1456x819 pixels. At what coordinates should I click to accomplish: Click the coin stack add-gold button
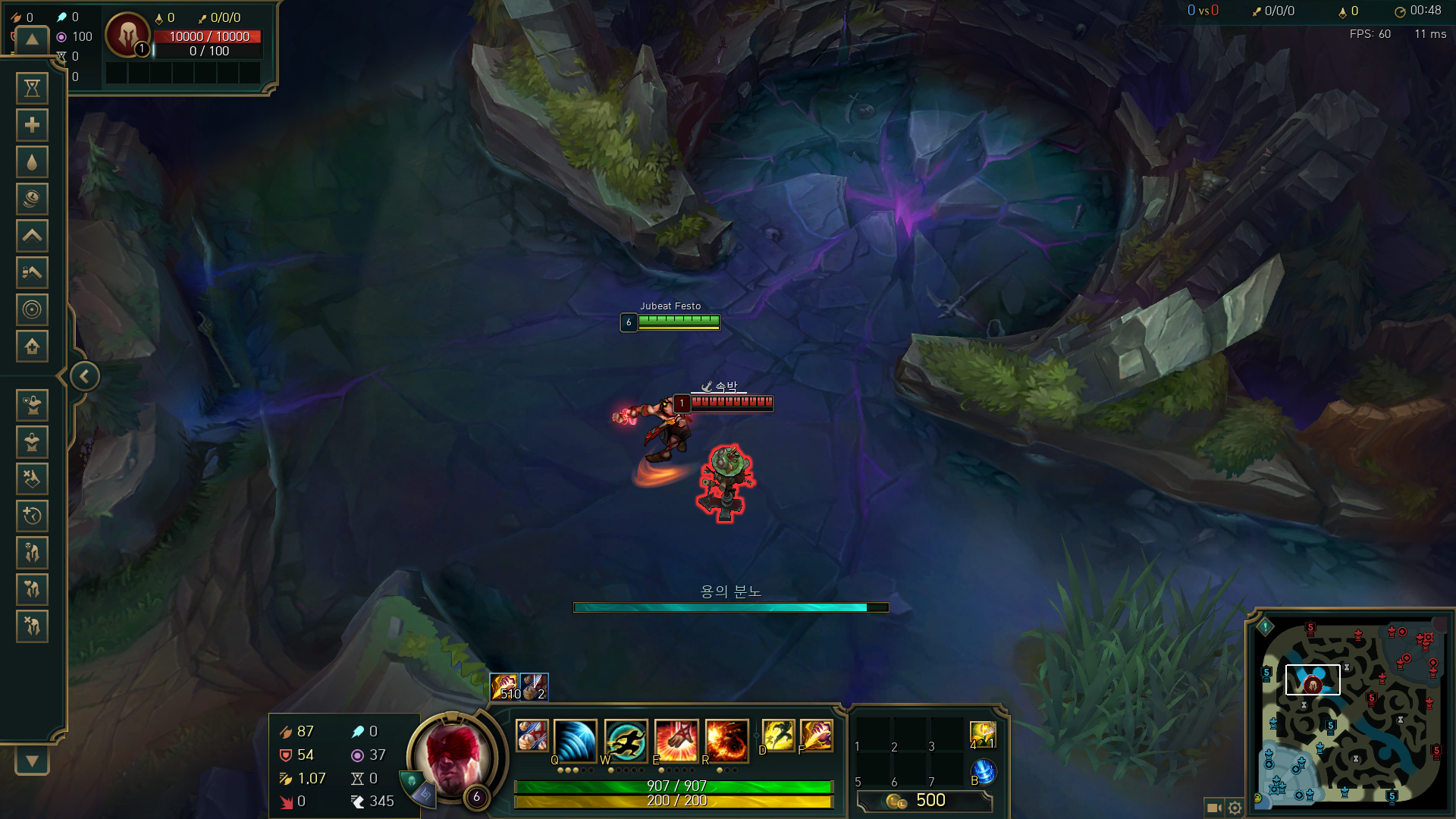pyautogui.click(x=32, y=199)
